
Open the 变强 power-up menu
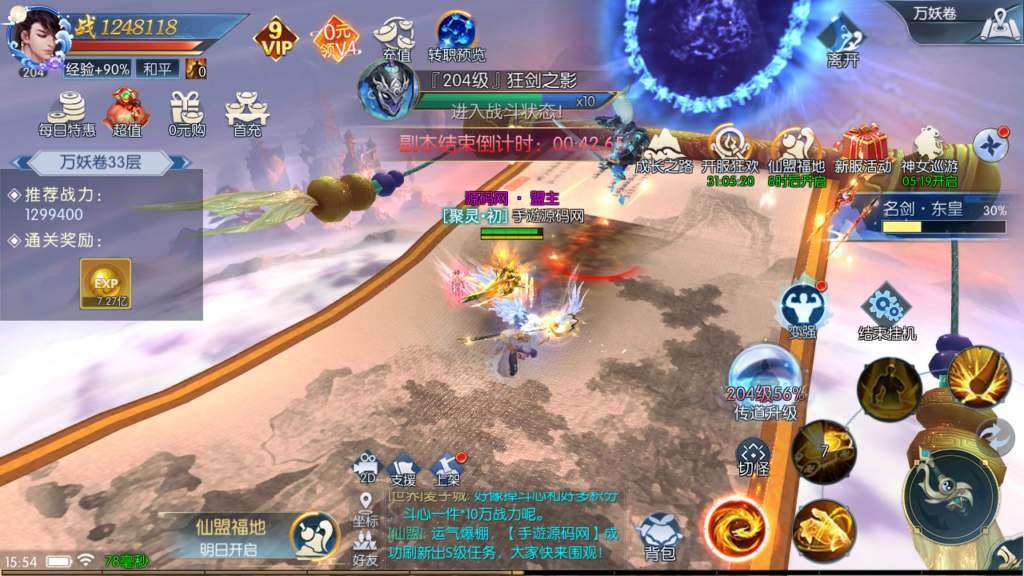pos(801,308)
